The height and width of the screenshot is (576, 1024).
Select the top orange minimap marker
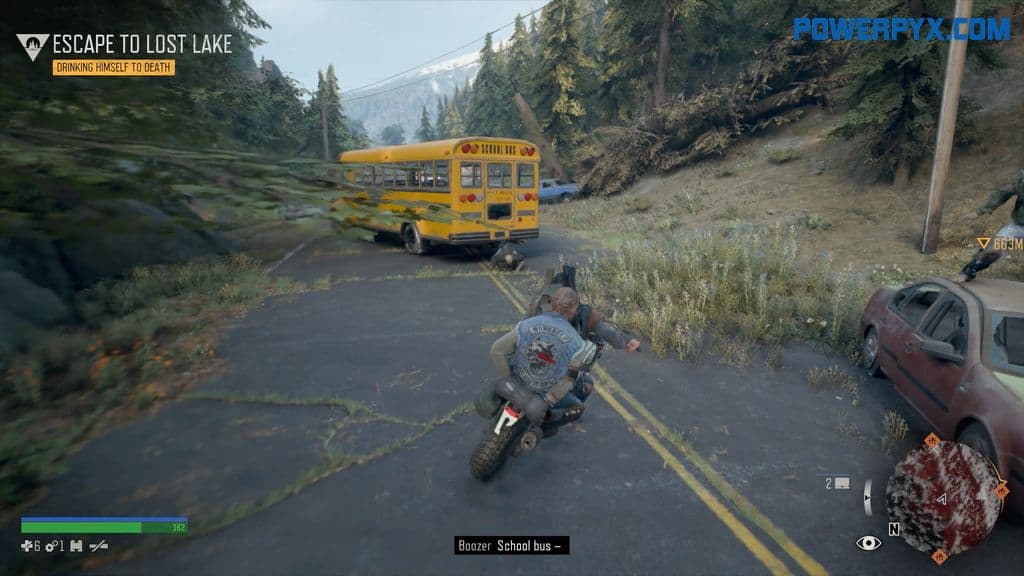[x=930, y=439]
